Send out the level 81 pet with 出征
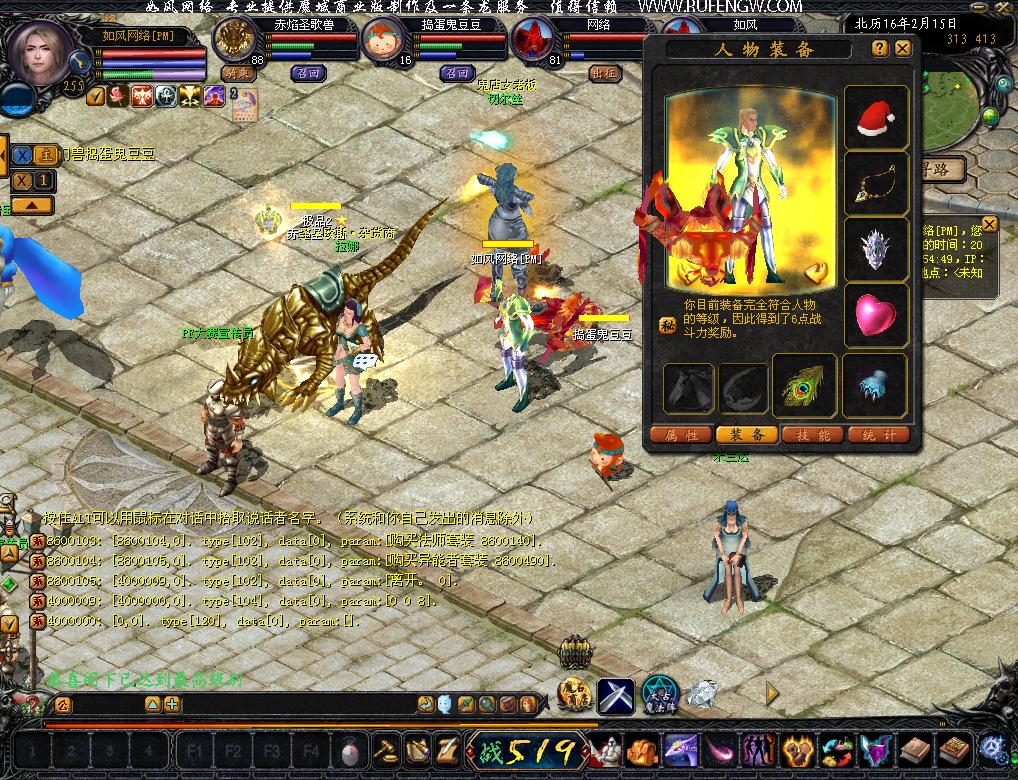 point(604,73)
